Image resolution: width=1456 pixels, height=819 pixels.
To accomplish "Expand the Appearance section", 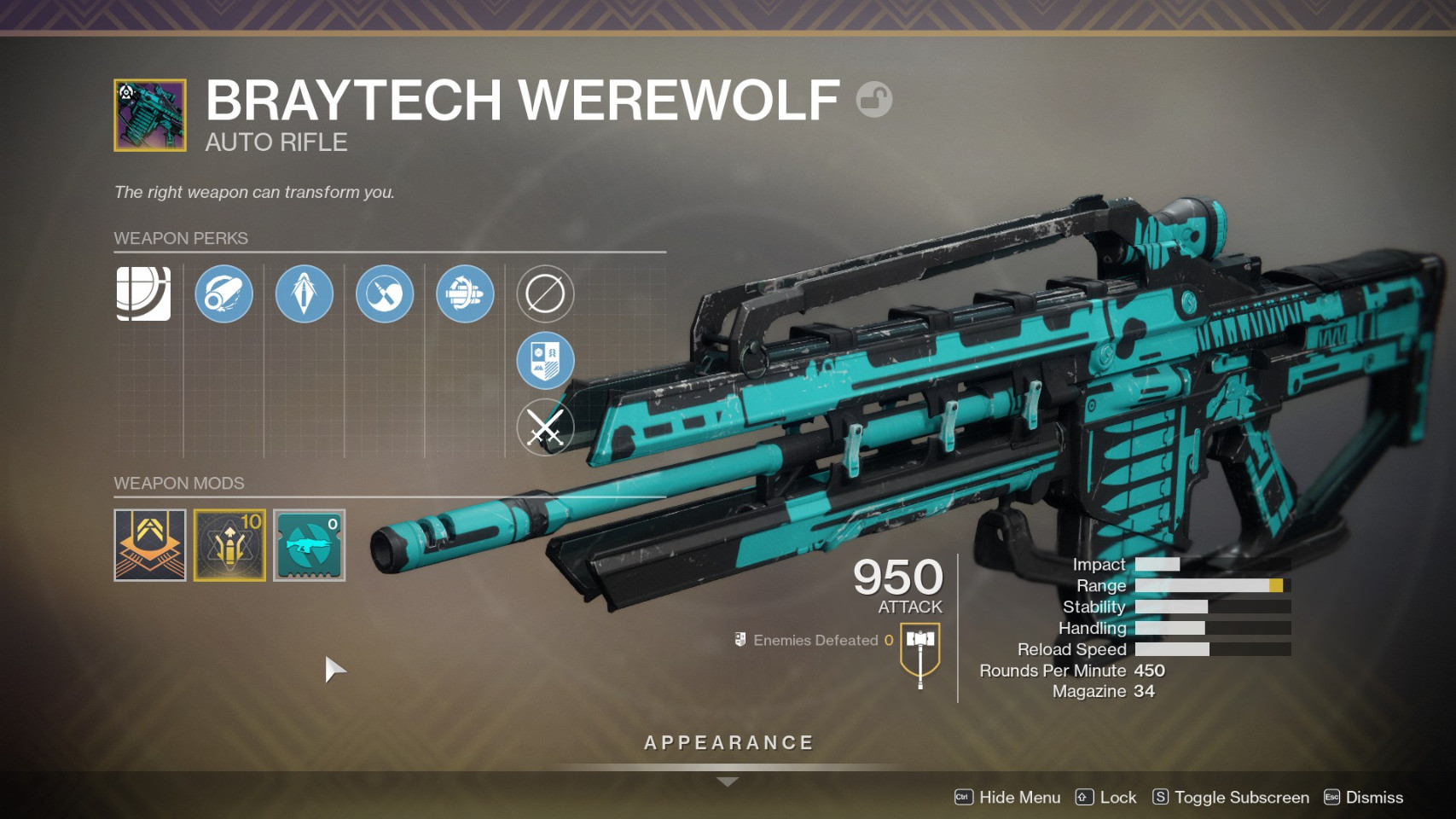I will pos(728,745).
